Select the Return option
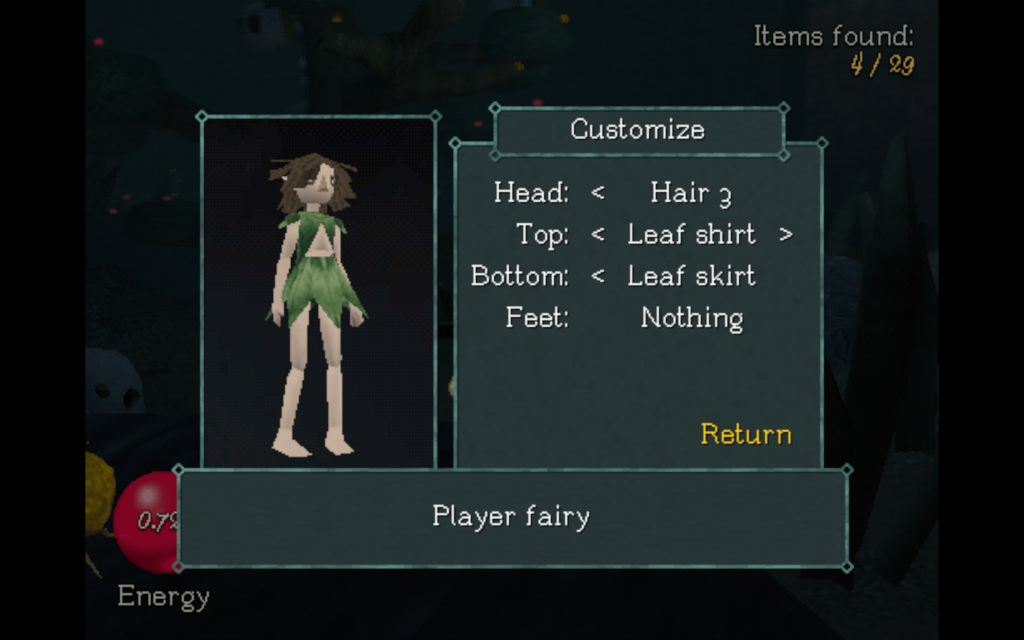 746,434
